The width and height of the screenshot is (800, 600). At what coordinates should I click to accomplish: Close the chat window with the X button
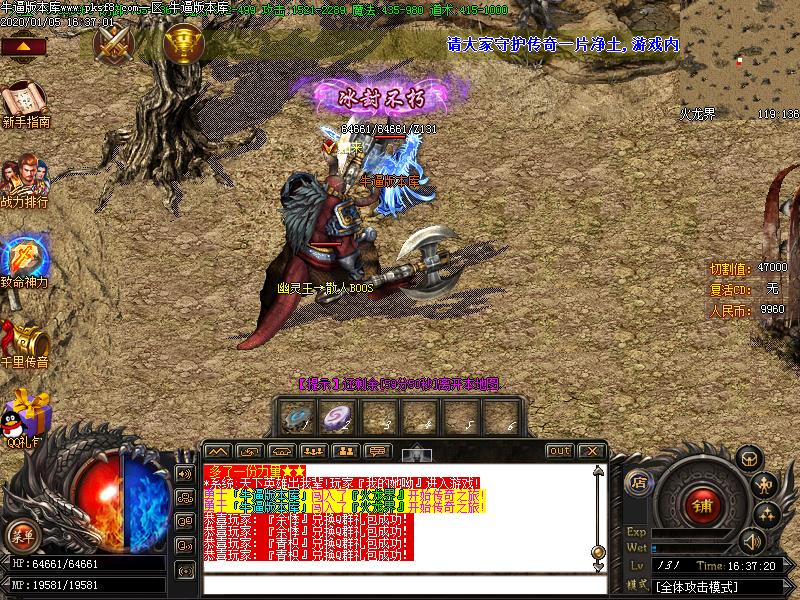590,451
